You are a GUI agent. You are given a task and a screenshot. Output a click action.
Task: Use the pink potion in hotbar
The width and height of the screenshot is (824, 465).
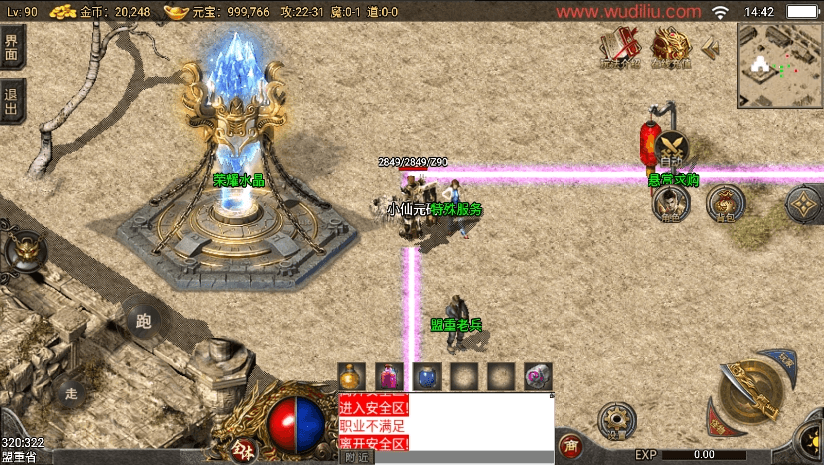388,376
